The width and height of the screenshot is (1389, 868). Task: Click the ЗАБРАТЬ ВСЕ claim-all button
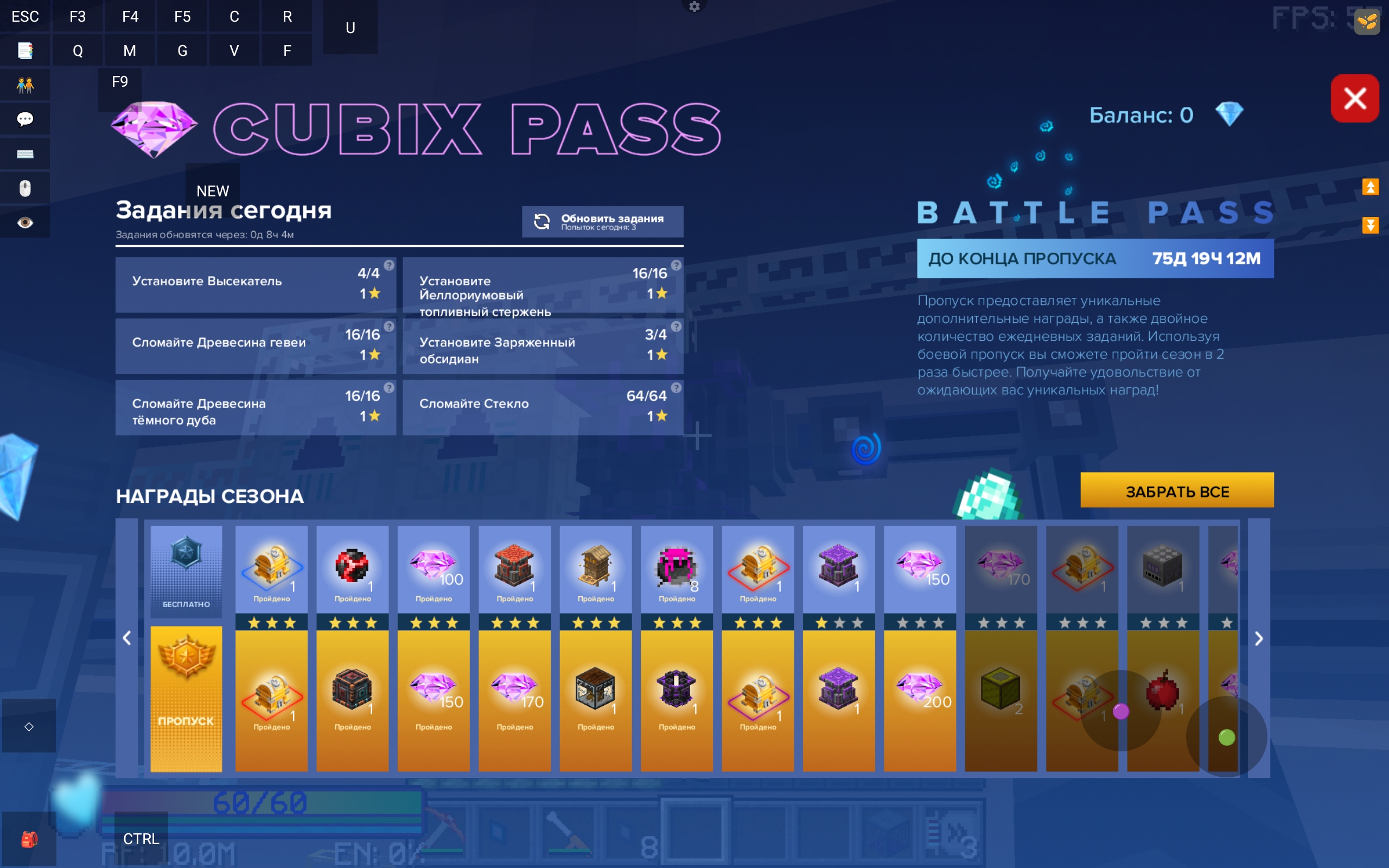pyautogui.click(x=1177, y=491)
